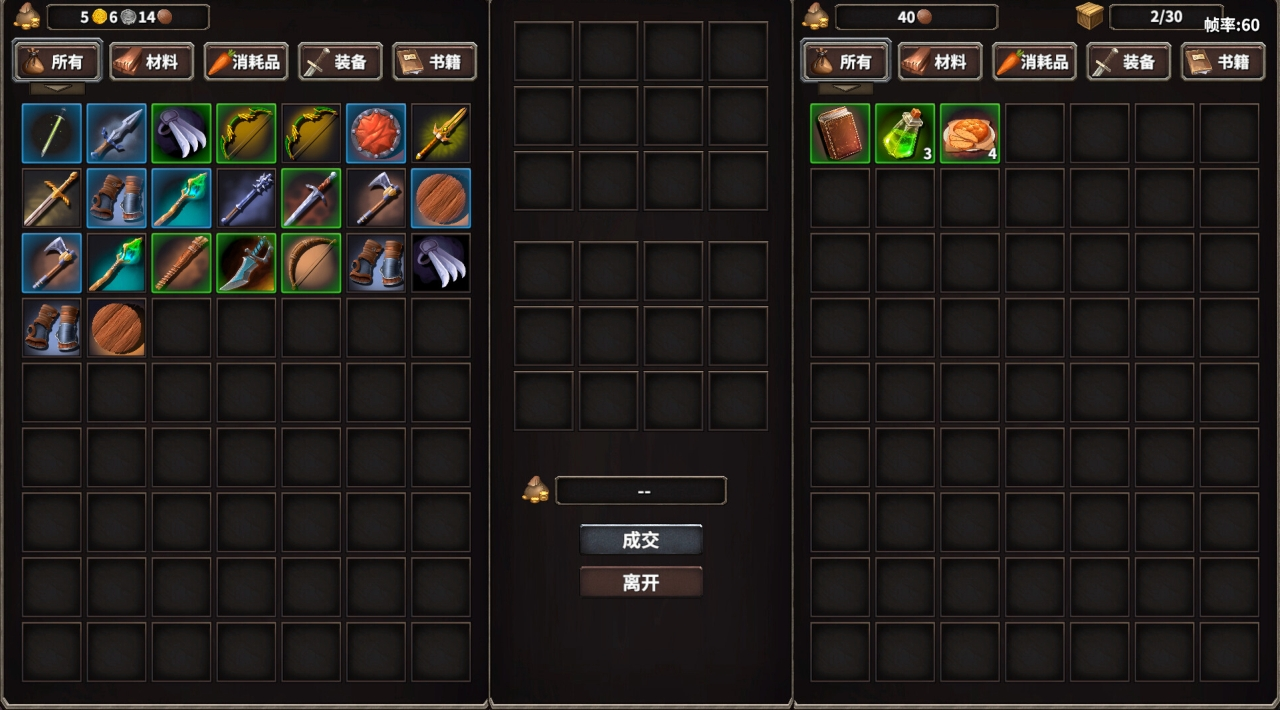Screen dimensions: 1280x710
Task: Click the golden dagger on yellow background
Action: pos(441,133)
